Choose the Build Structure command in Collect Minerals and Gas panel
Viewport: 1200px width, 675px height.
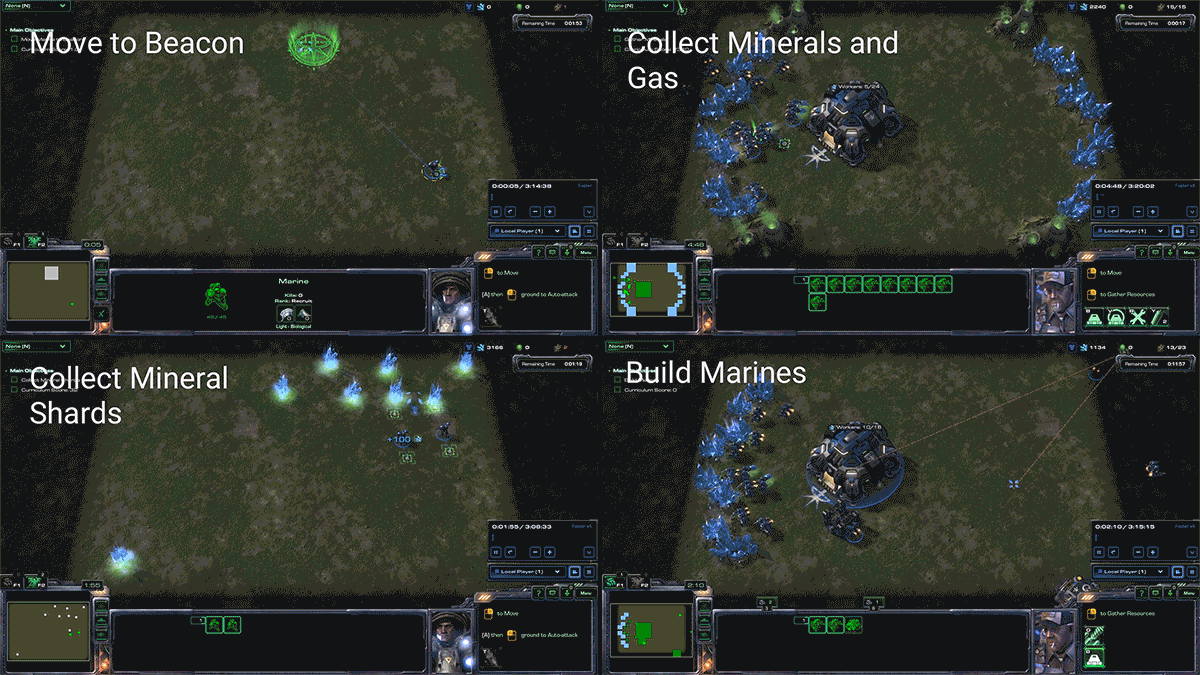pyautogui.click(x=1093, y=317)
